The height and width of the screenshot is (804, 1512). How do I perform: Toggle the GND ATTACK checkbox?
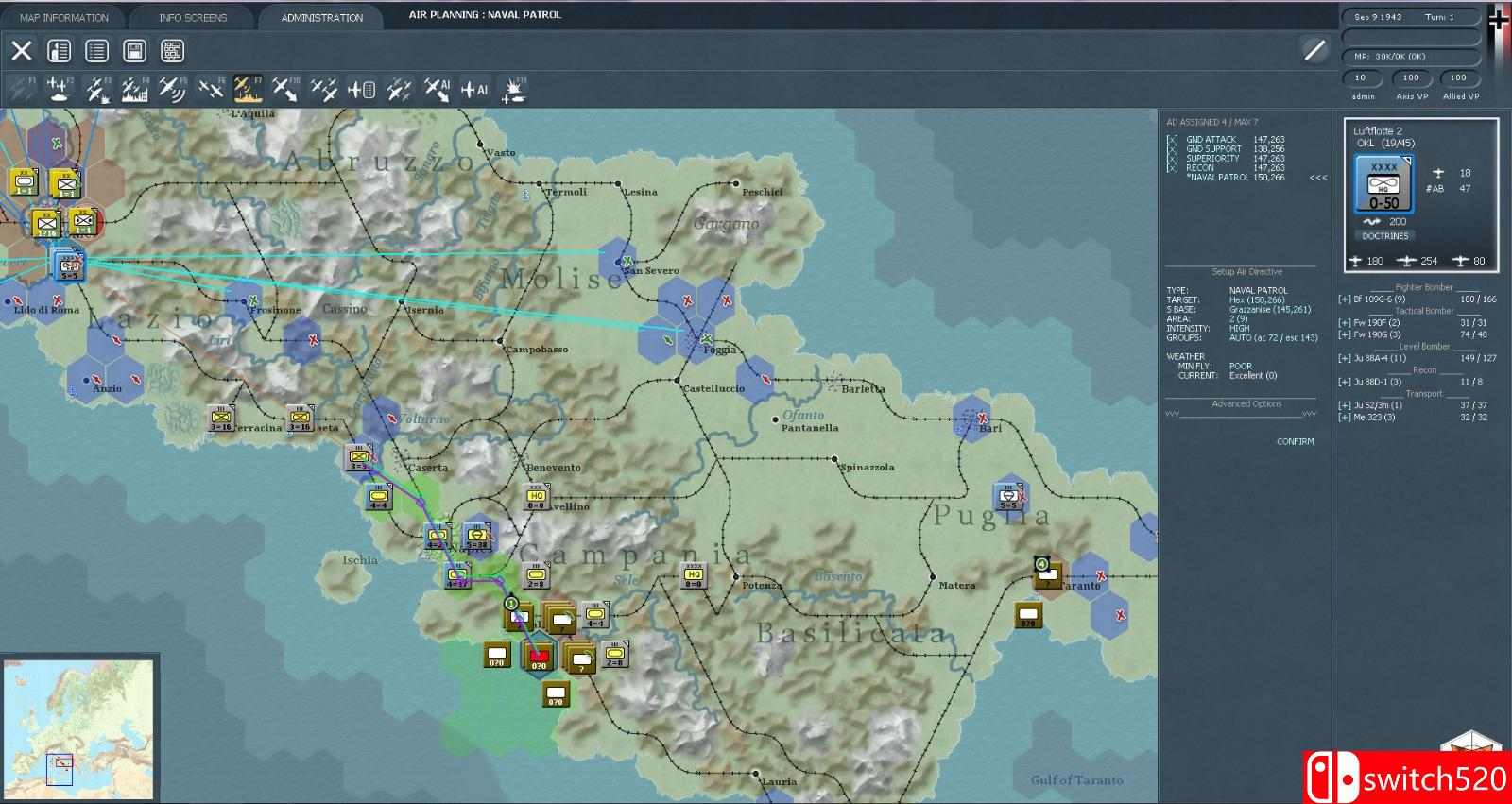coord(1170,138)
